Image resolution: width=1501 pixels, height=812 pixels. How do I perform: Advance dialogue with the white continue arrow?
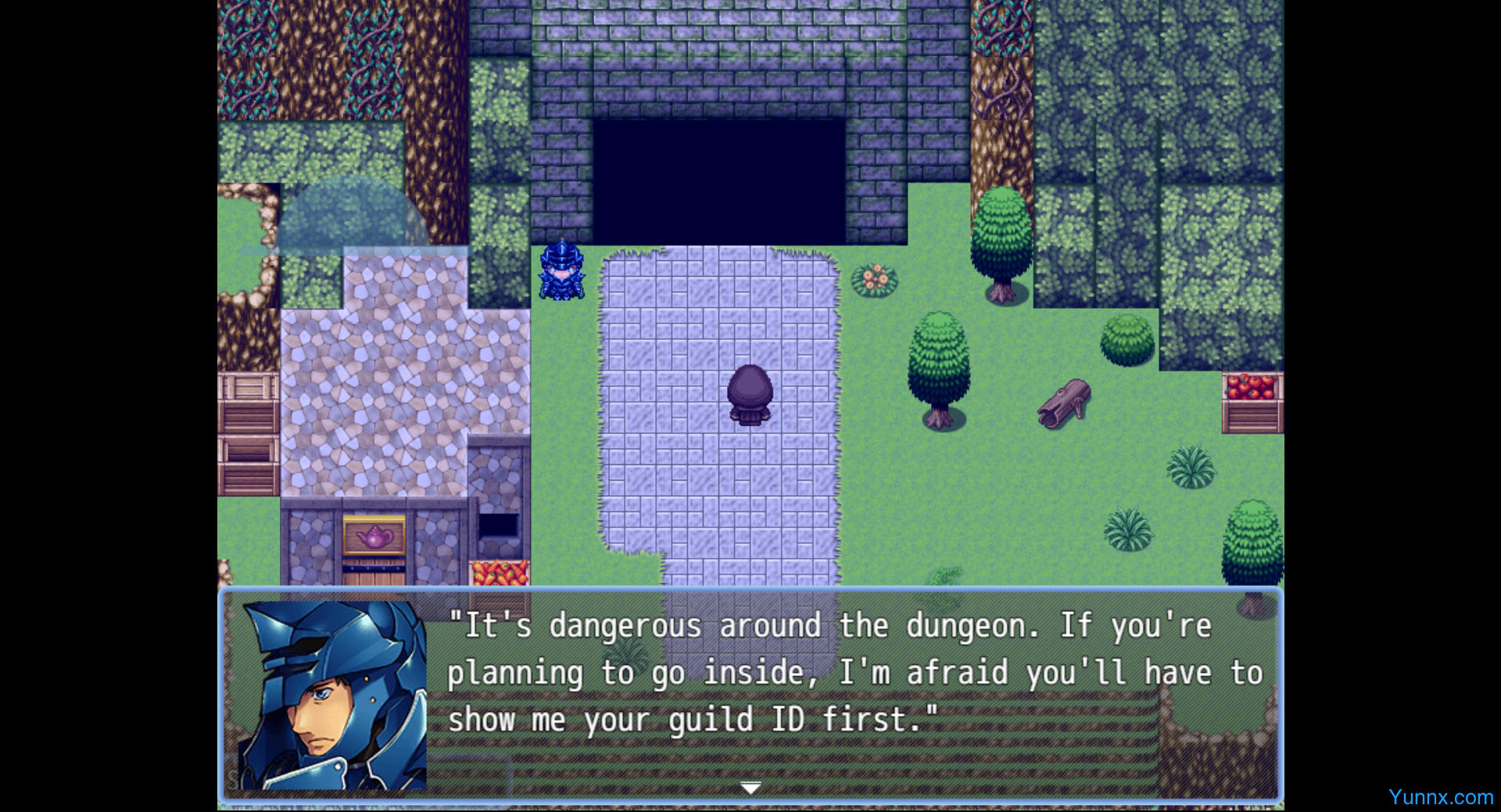tap(750, 788)
